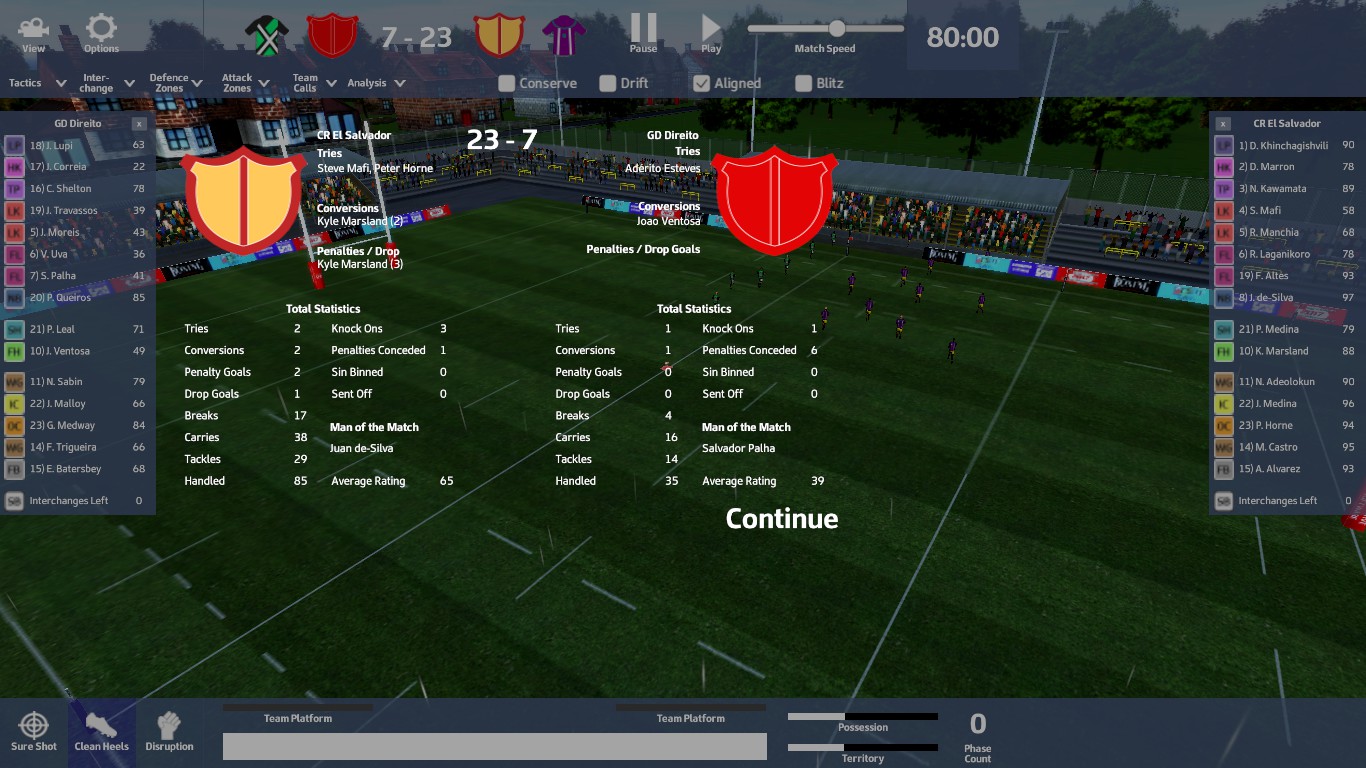Uncheck the Aligned checkbox

(x=702, y=84)
